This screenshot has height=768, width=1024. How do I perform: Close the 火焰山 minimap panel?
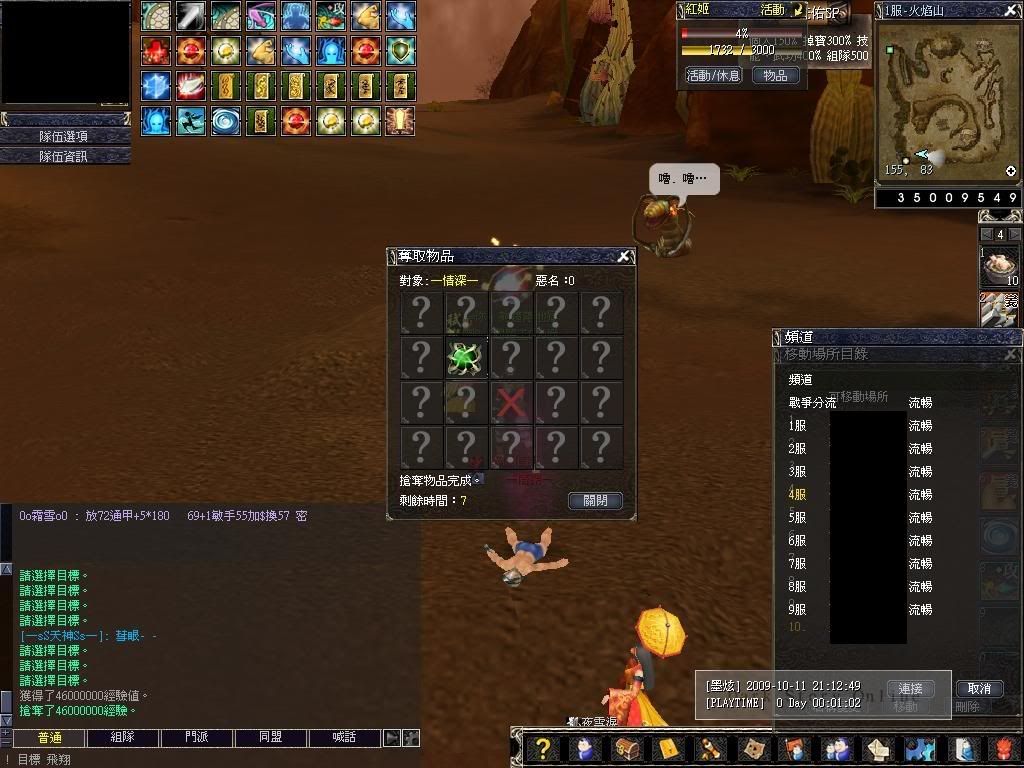click(x=1011, y=10)
